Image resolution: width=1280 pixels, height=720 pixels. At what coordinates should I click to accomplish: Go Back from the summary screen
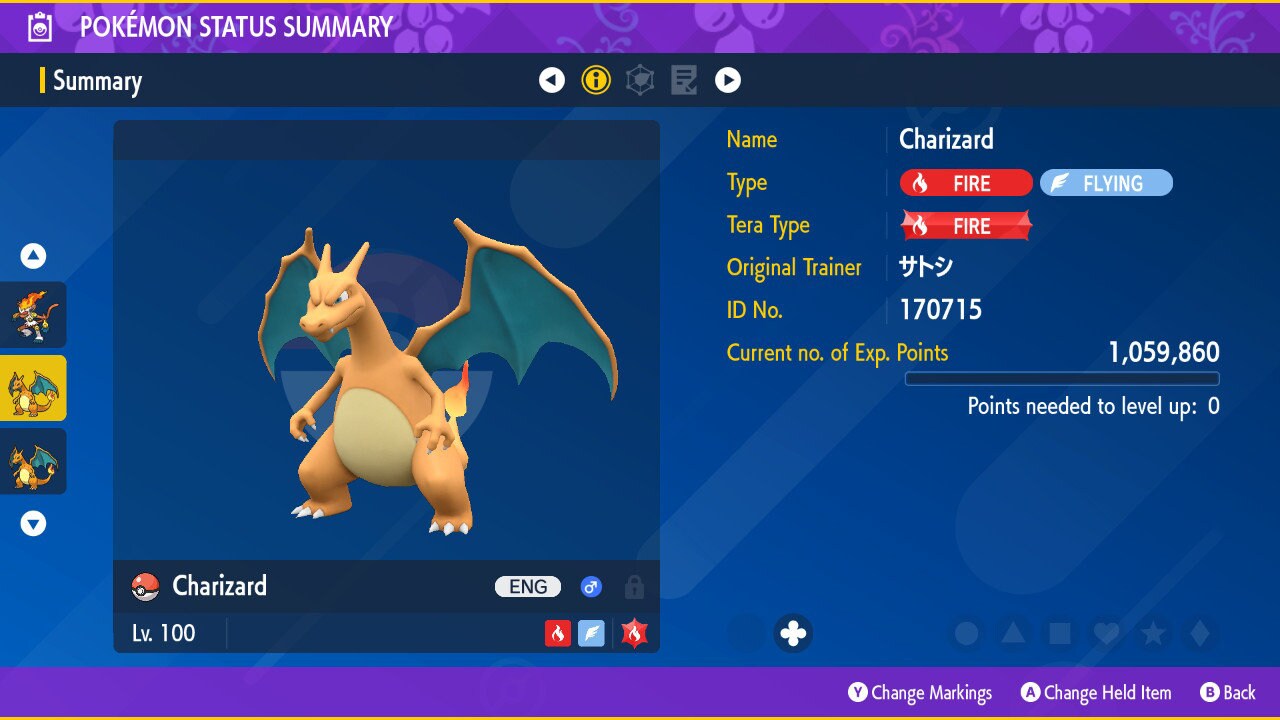(x=1228, y=693)
